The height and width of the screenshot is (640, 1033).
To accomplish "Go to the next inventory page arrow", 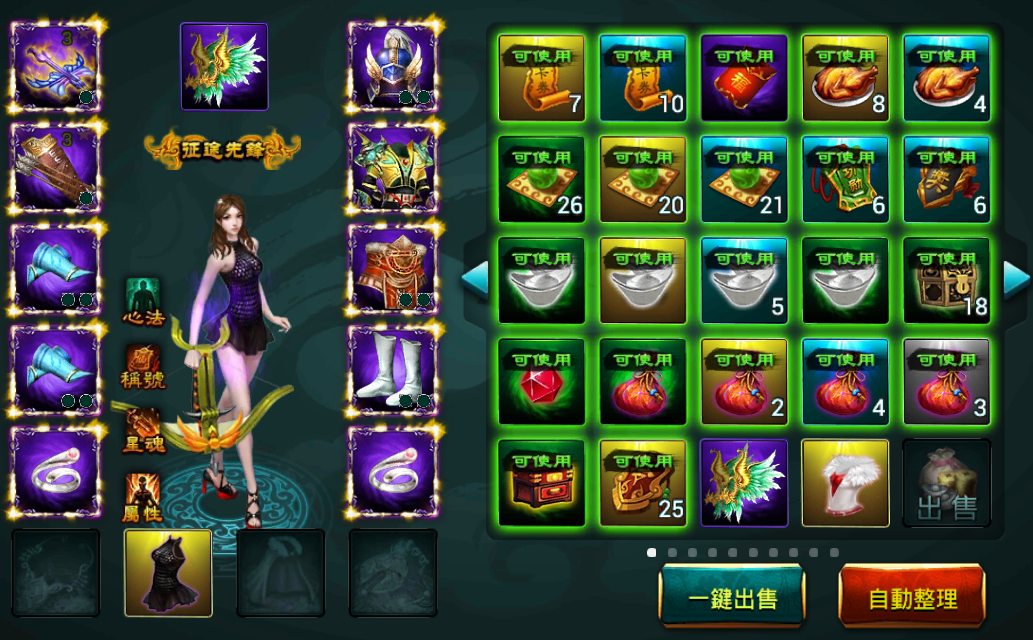I will click(x=1016, y=279).
